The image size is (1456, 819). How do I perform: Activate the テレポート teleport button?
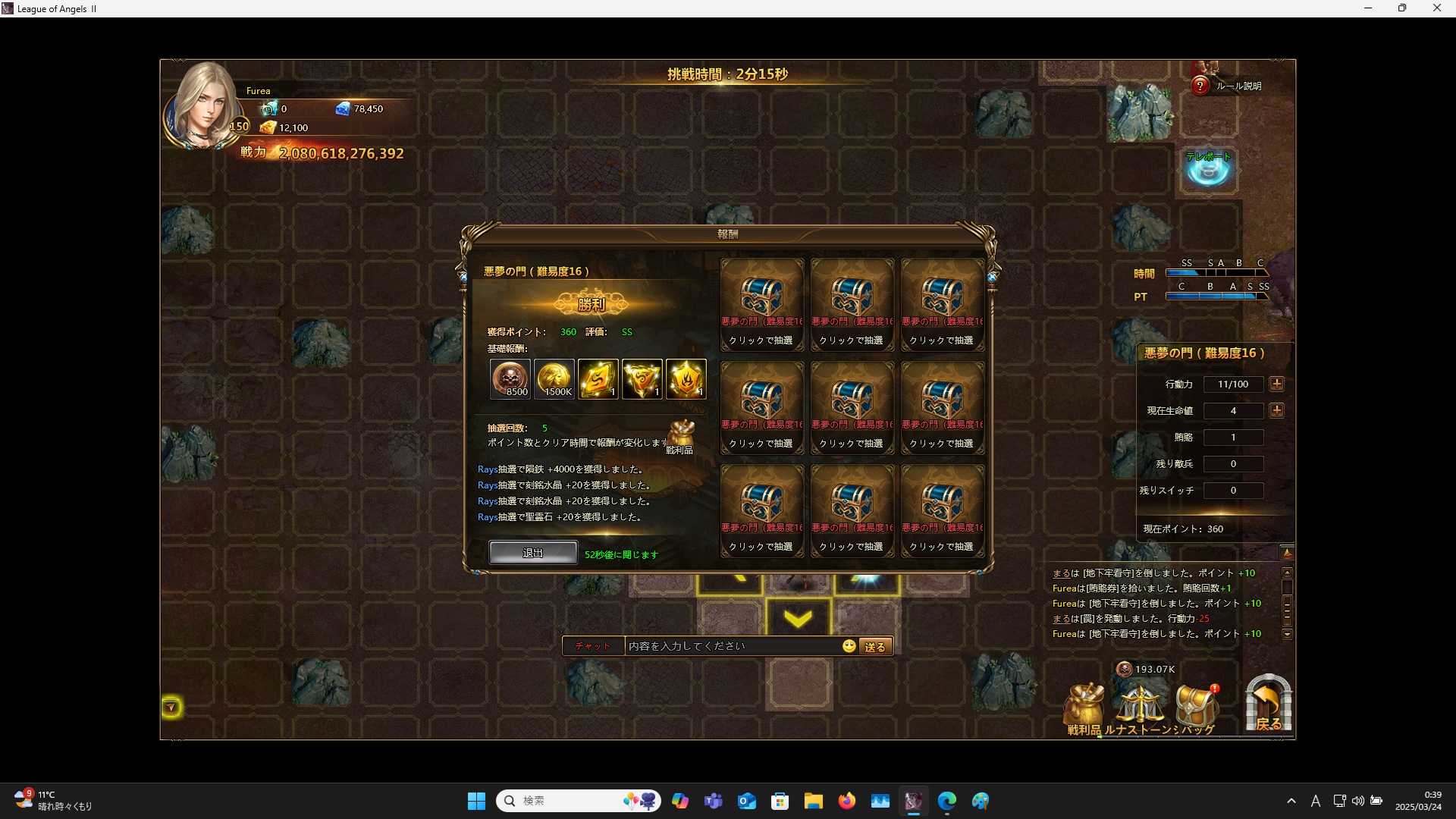coord(1208,168)
